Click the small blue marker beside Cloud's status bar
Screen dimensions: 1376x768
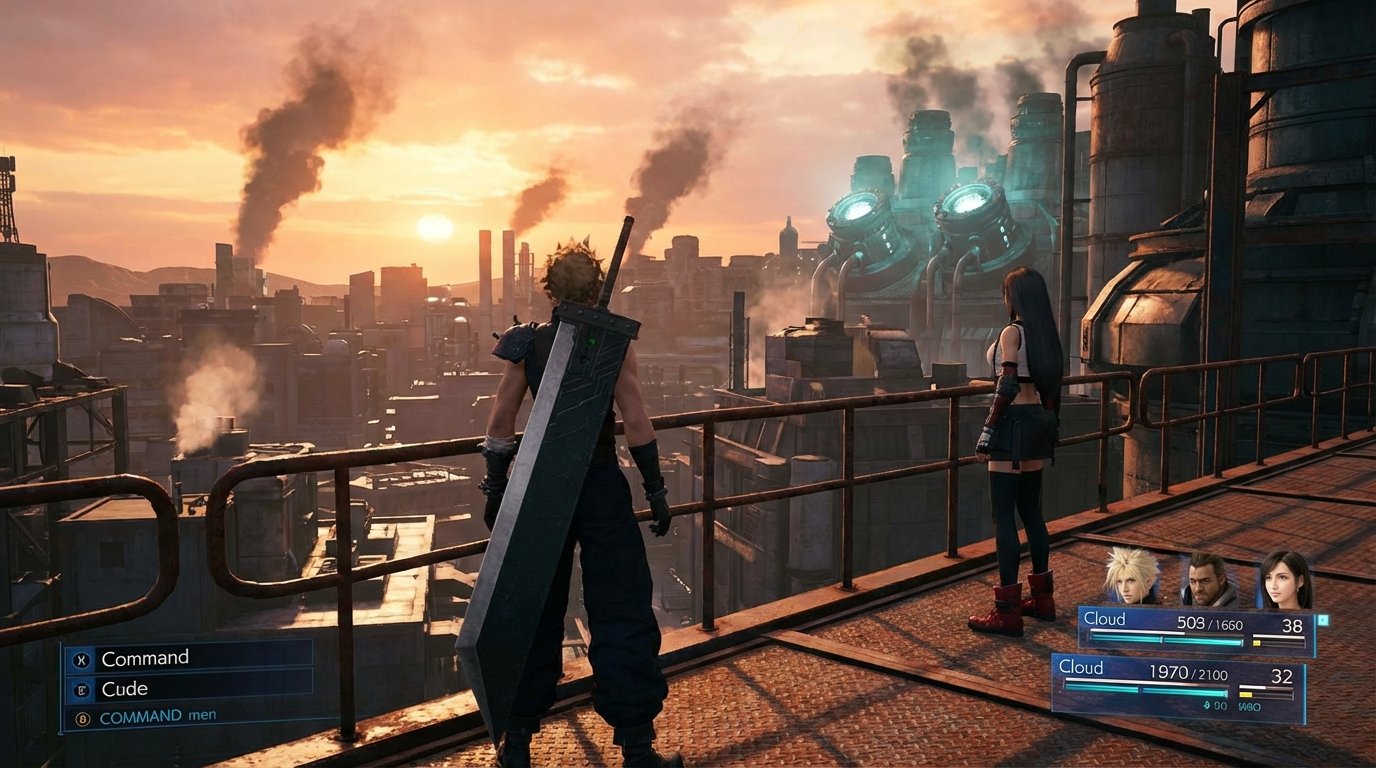click(x=1322, y=618)
